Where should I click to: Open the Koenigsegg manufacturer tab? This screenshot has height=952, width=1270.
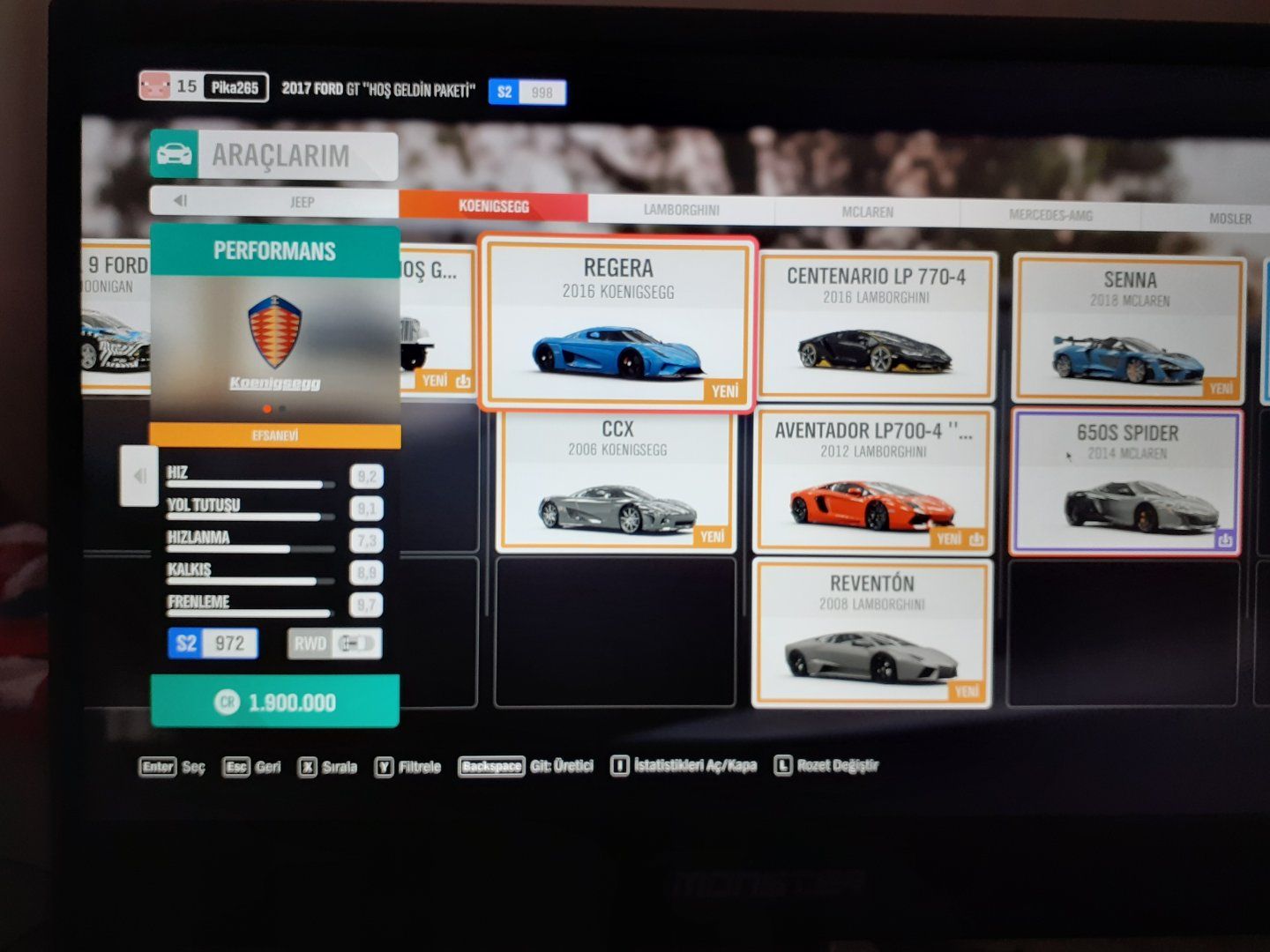[x=493, y=206]
